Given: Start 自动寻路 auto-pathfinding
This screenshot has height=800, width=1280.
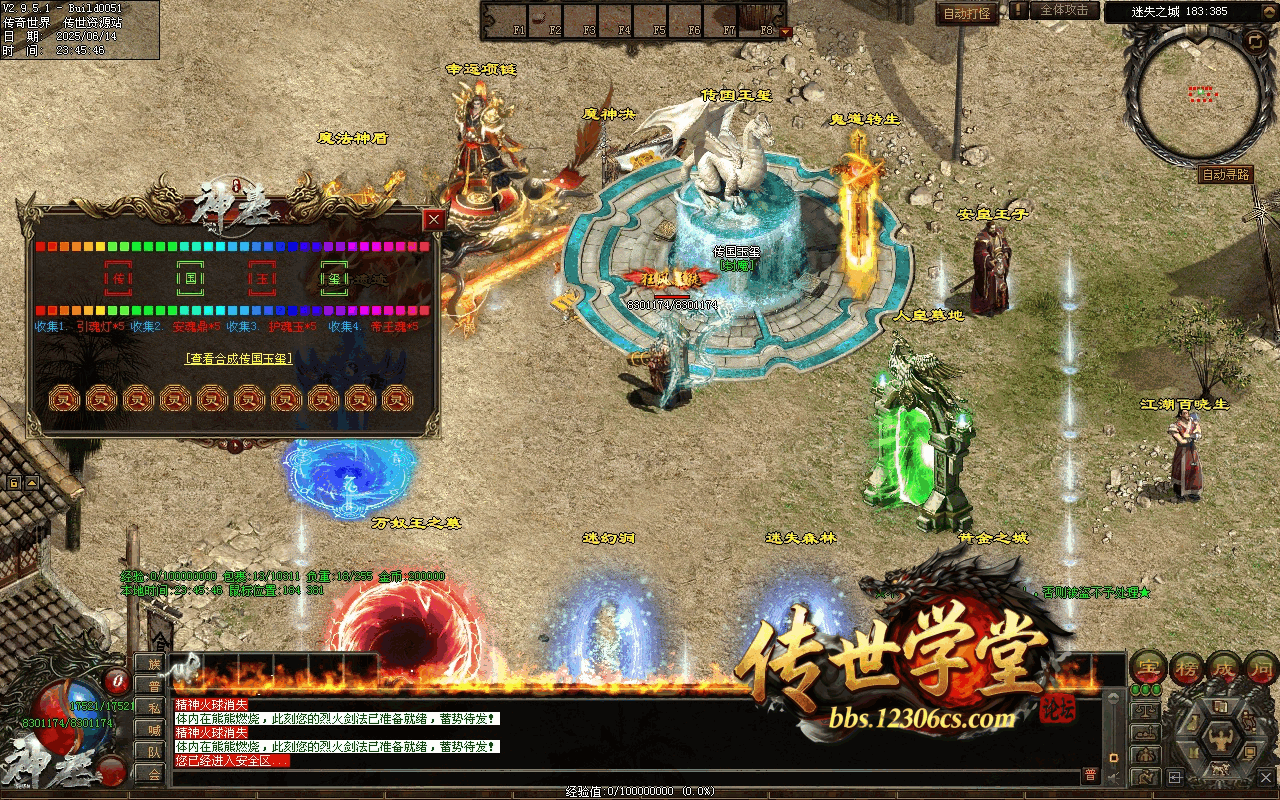Looking at the screenshot, I should click(1225, 174).
